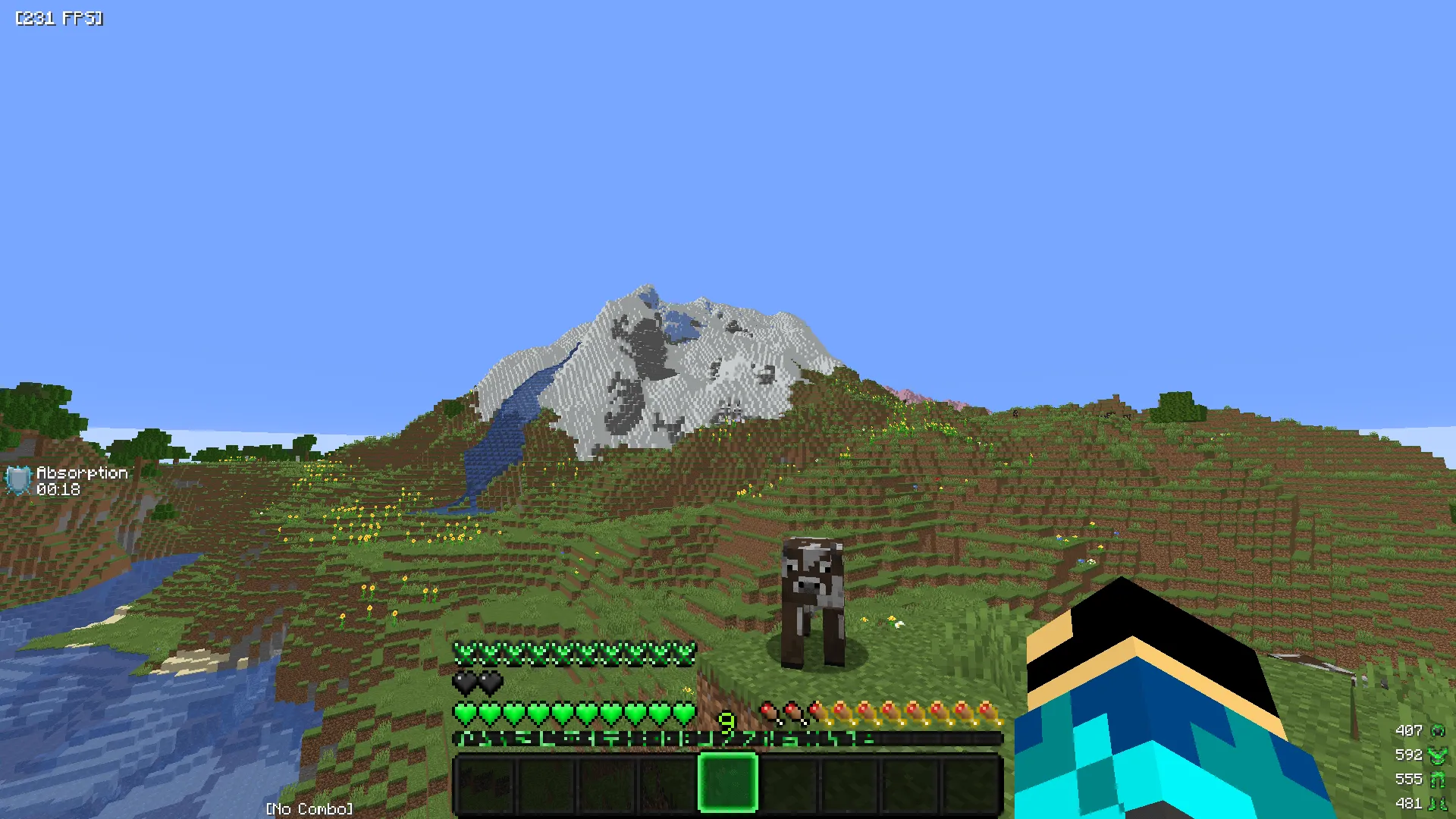
Task: Click the Absorption shield effect icon
Action: 20,479
